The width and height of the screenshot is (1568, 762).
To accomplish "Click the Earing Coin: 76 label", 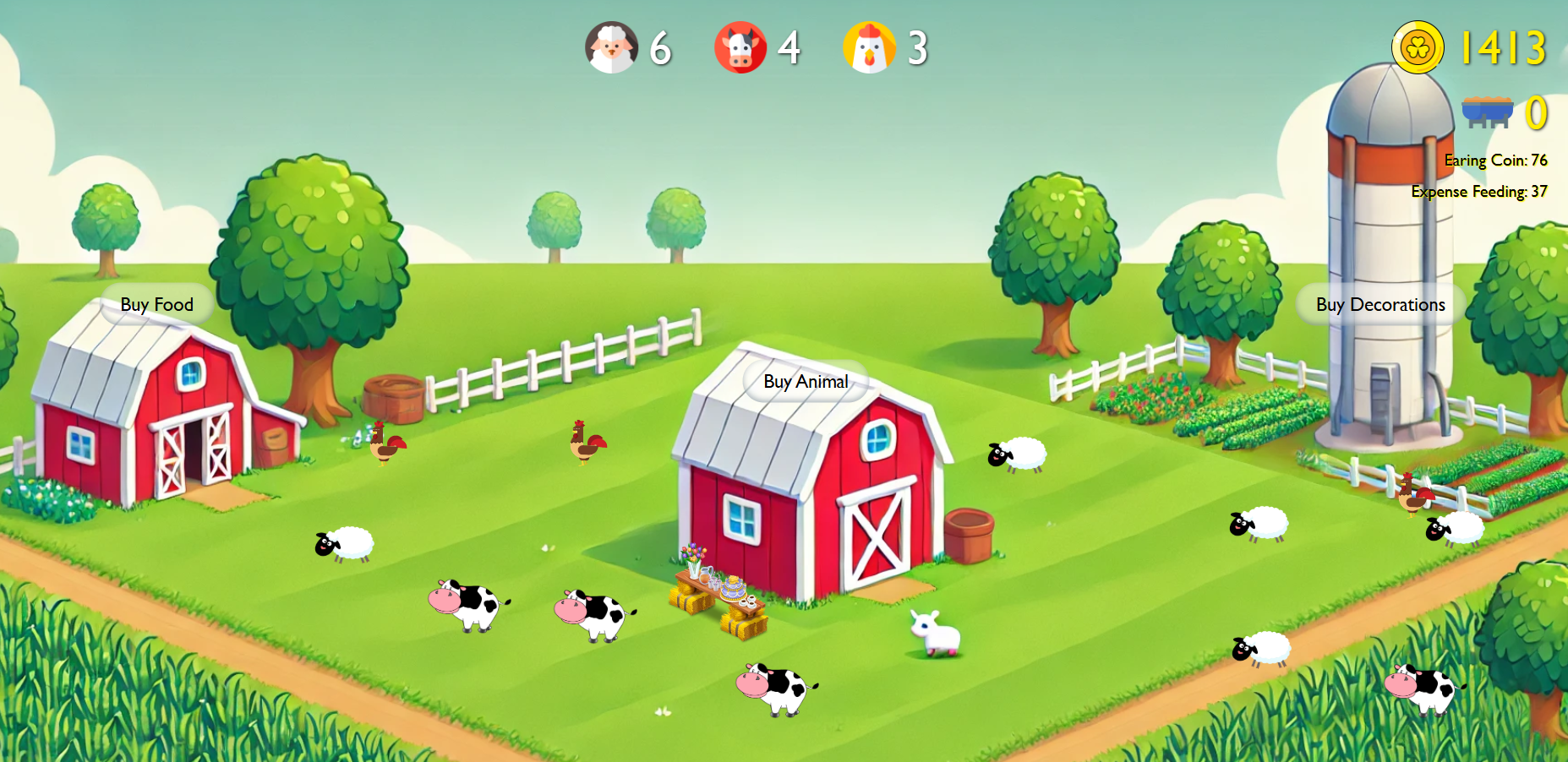I will [x=1494, y=159].
